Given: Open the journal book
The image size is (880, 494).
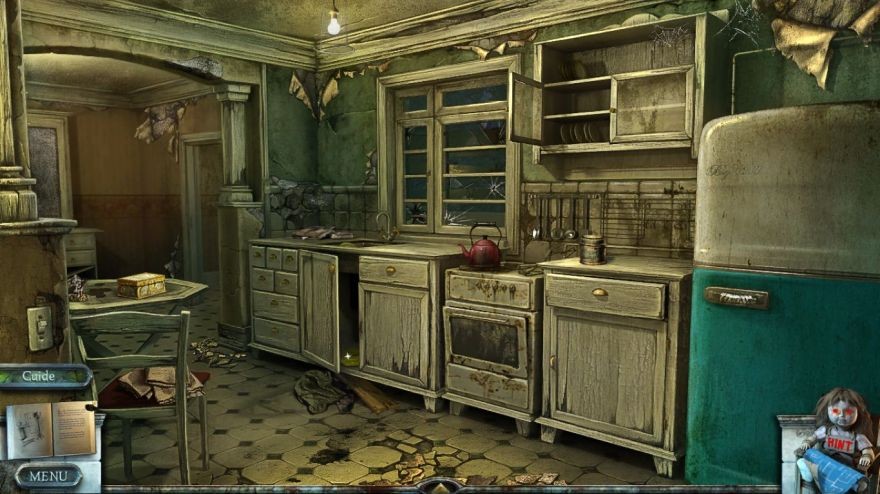Looking at the screenshot, I should 50,428.
